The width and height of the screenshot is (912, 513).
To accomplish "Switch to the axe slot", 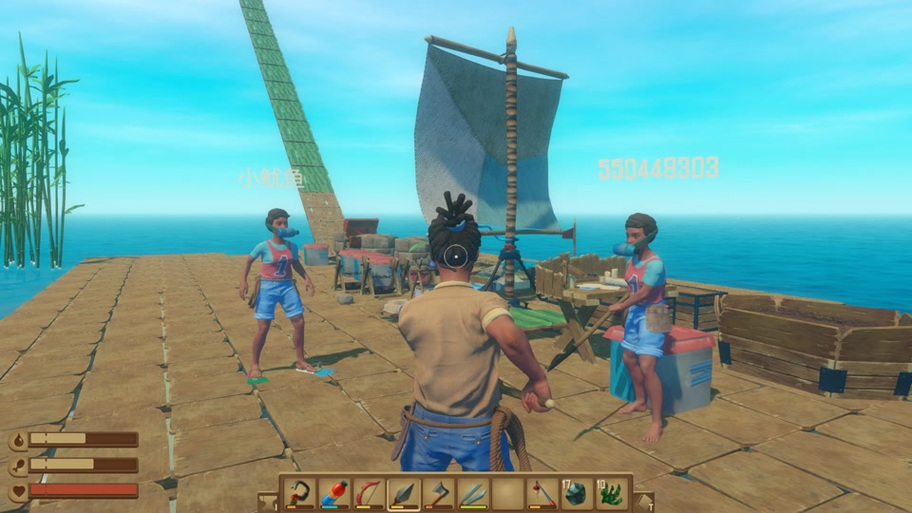I will click(438, 493).
